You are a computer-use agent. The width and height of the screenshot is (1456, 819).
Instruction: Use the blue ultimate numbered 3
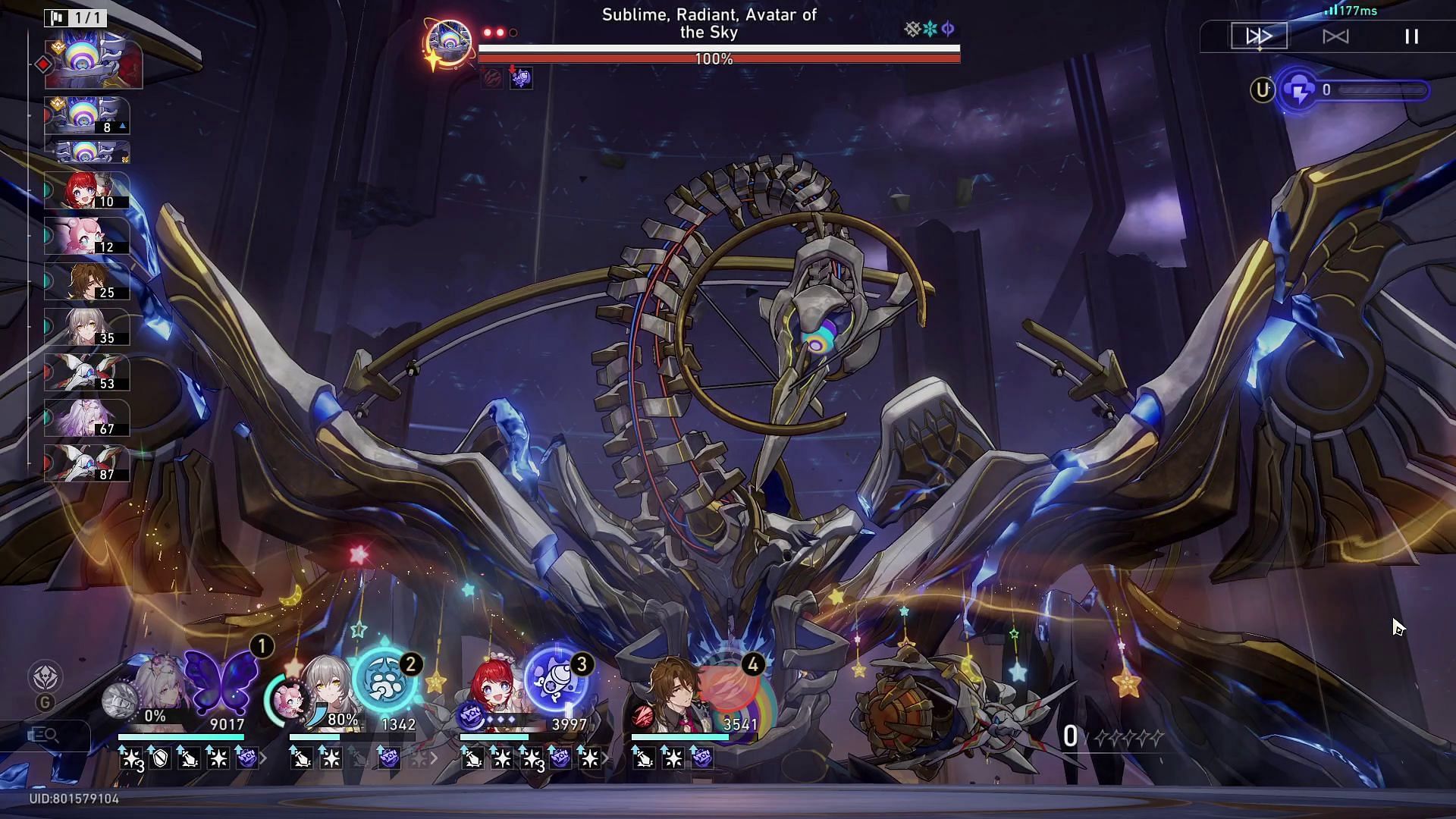coord(557,679)
